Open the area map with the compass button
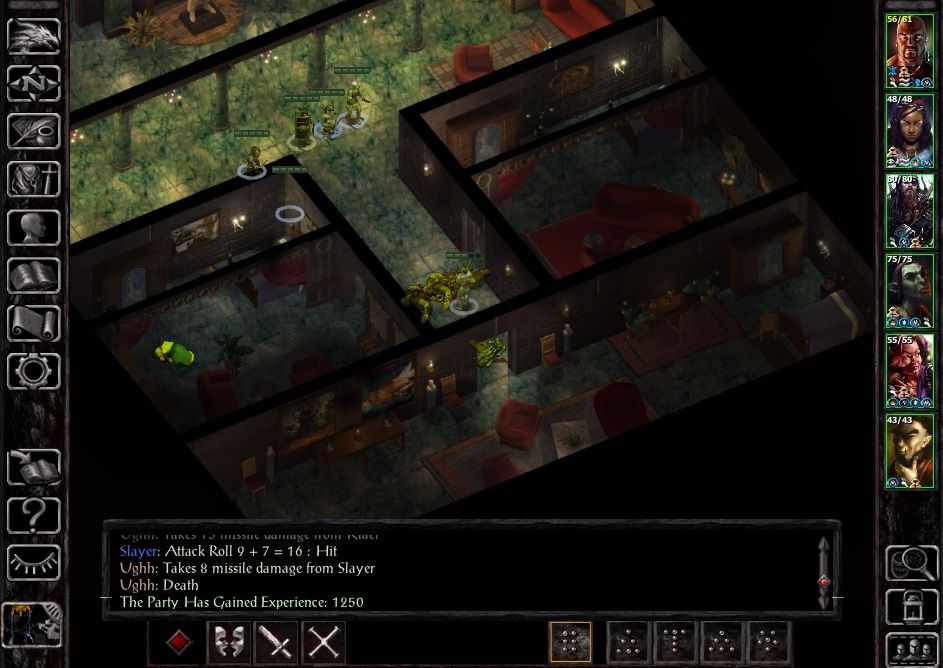Image resolution: width=943 pixels, height=668 pixels. click(34, 82)
